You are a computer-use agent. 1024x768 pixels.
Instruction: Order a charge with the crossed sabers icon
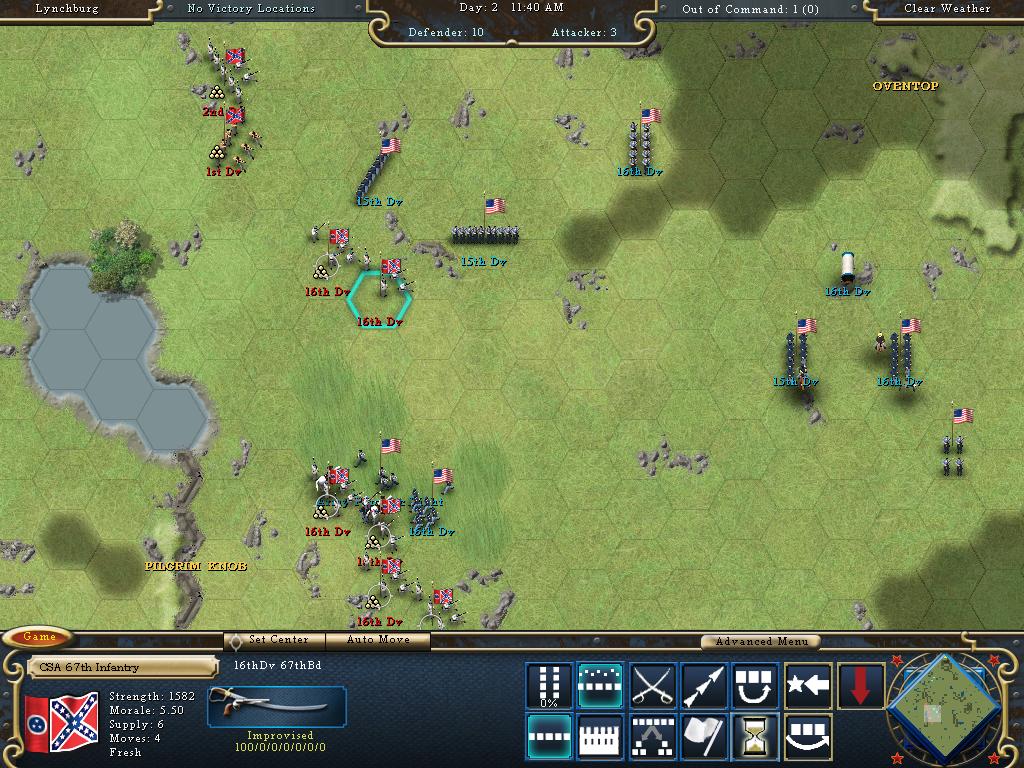(x=653, y=686)
